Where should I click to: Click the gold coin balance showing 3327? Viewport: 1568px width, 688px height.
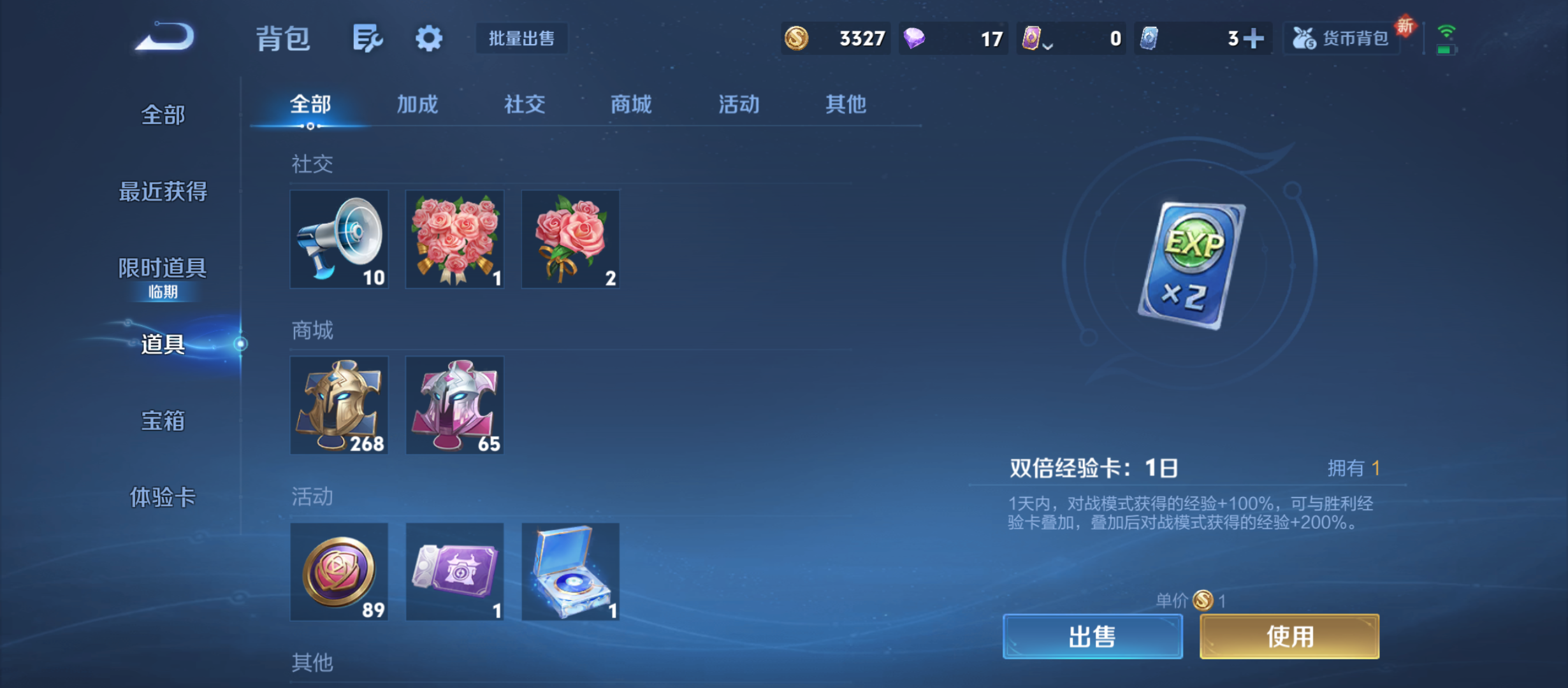[835, 38]
